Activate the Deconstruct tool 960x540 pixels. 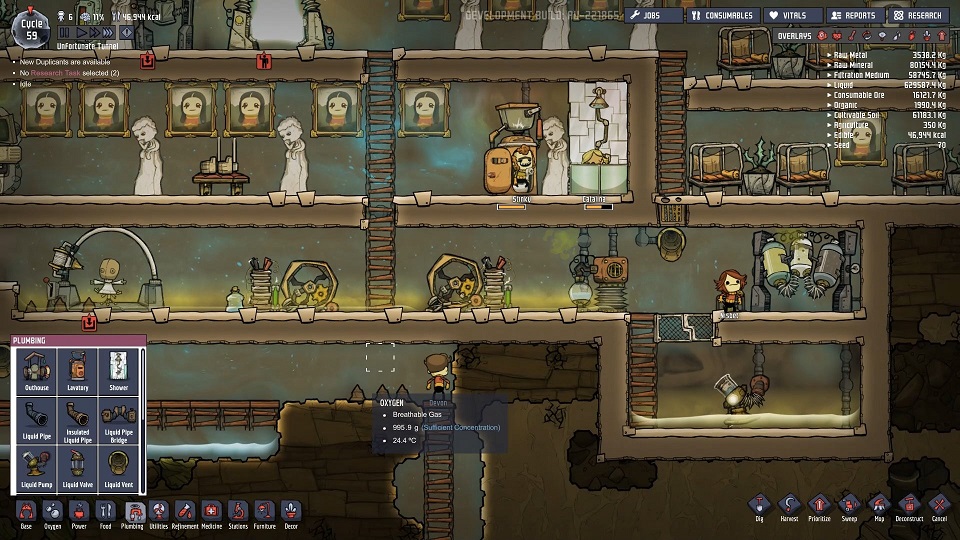pos(909,507)
